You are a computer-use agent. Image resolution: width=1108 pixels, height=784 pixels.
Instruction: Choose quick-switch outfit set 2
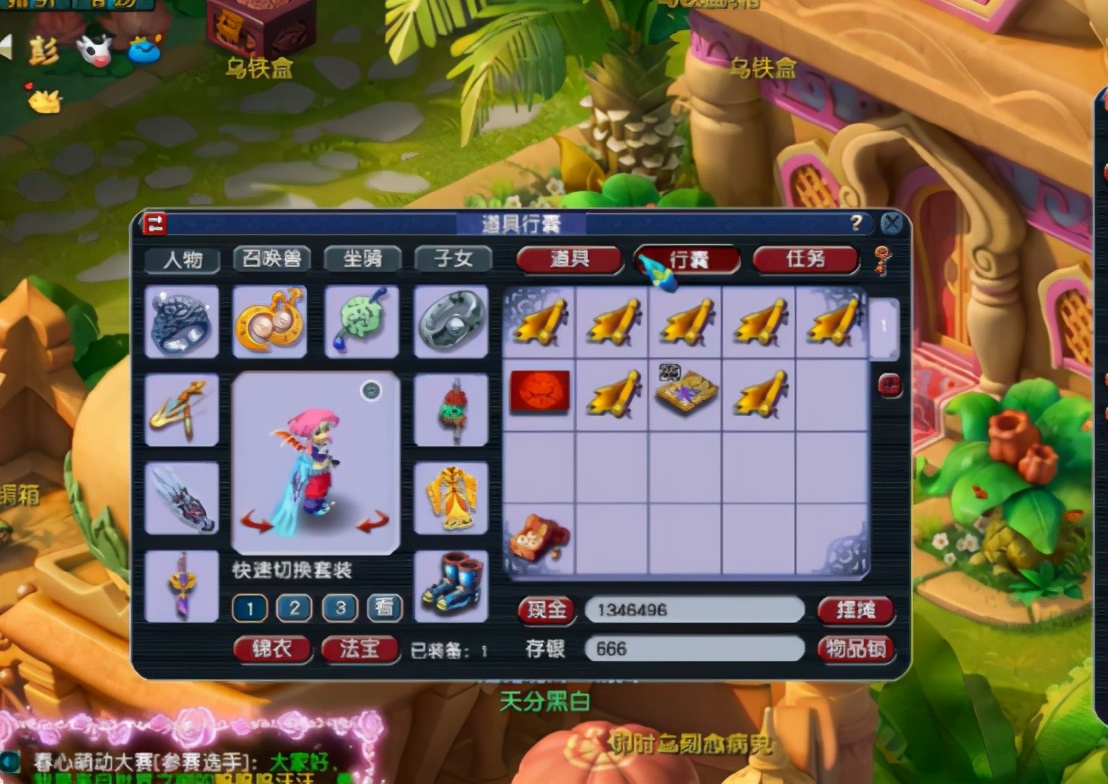[x=294, y=608]
